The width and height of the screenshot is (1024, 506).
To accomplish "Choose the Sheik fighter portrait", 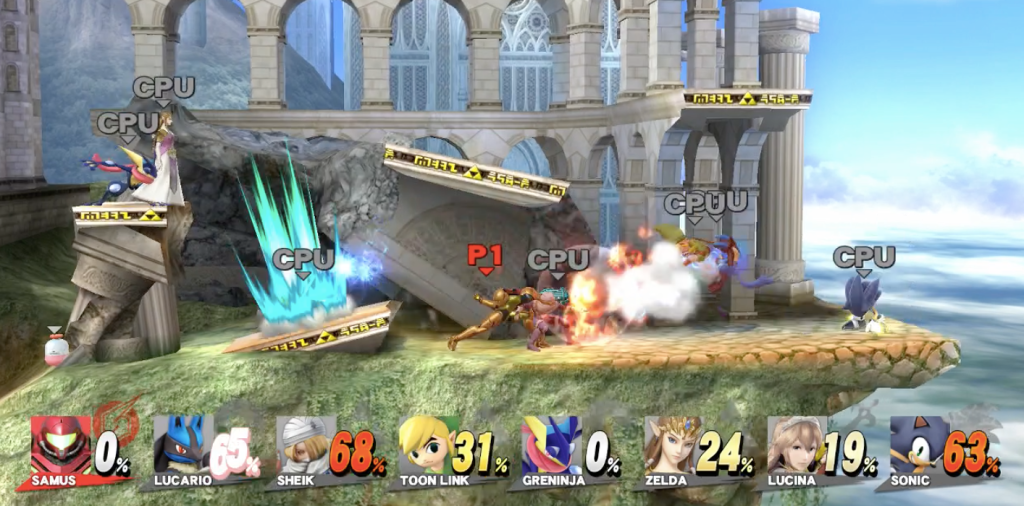I will (305, 446).
